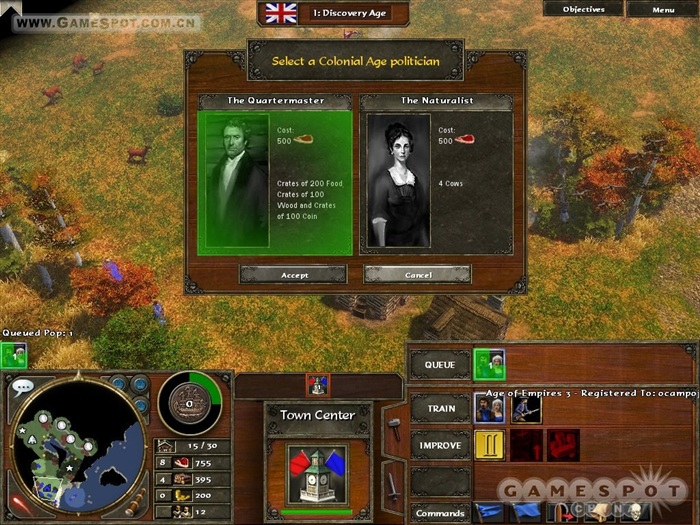Click the British flag home city button

point(281,13)
